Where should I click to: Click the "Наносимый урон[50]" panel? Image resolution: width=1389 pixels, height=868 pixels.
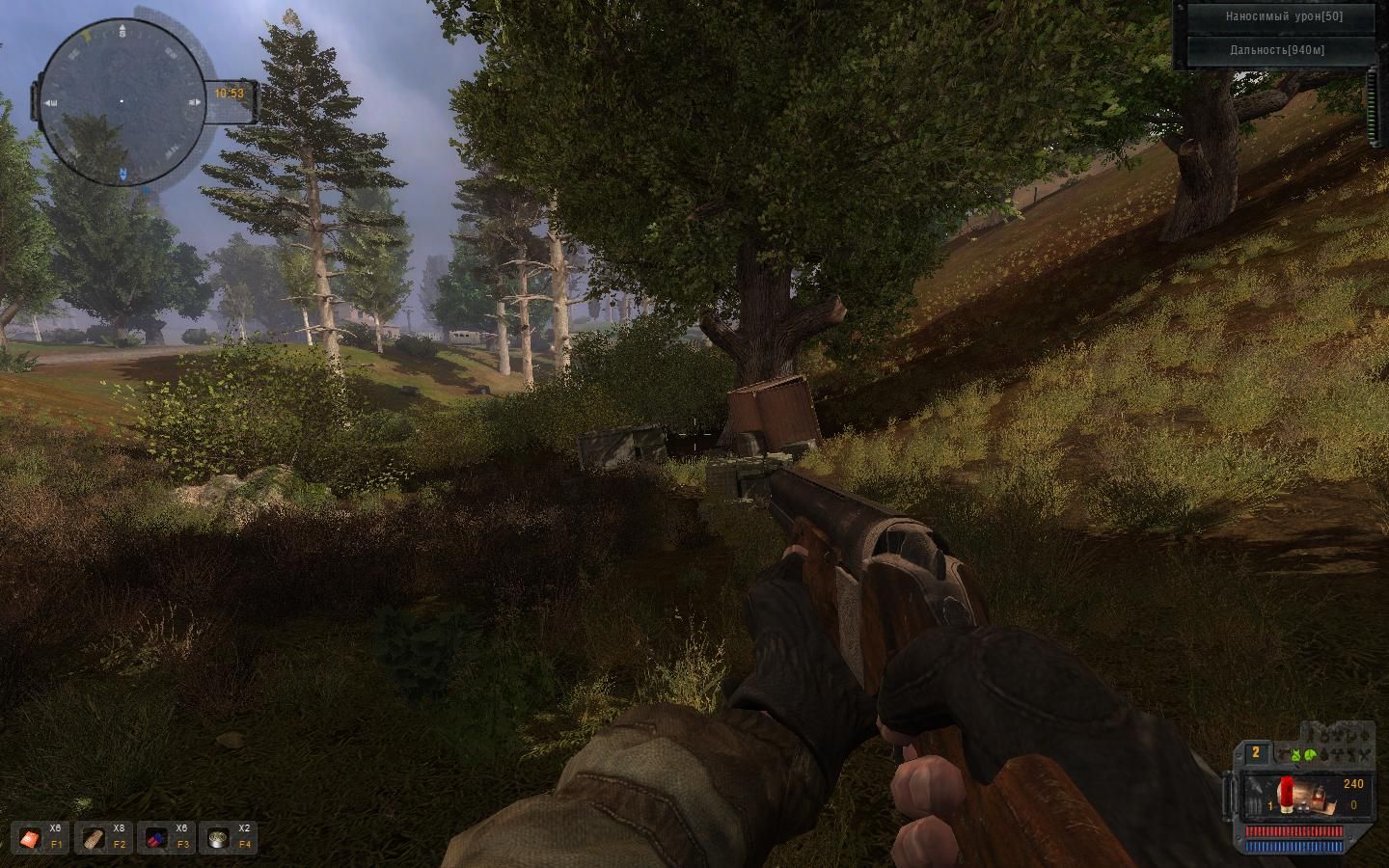point(1283,16)
